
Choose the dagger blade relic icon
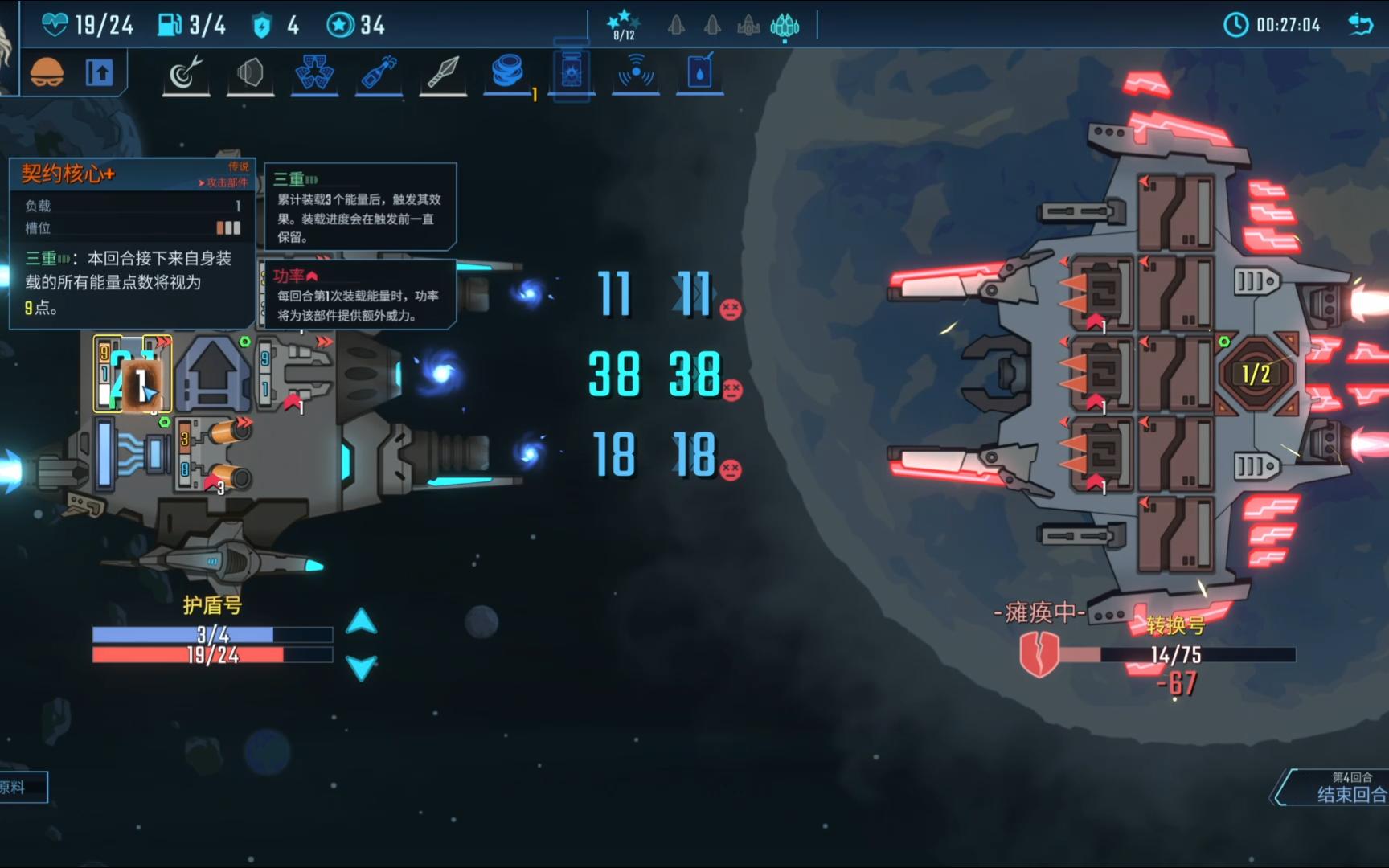pyautogui.click(x=443, y=72)
